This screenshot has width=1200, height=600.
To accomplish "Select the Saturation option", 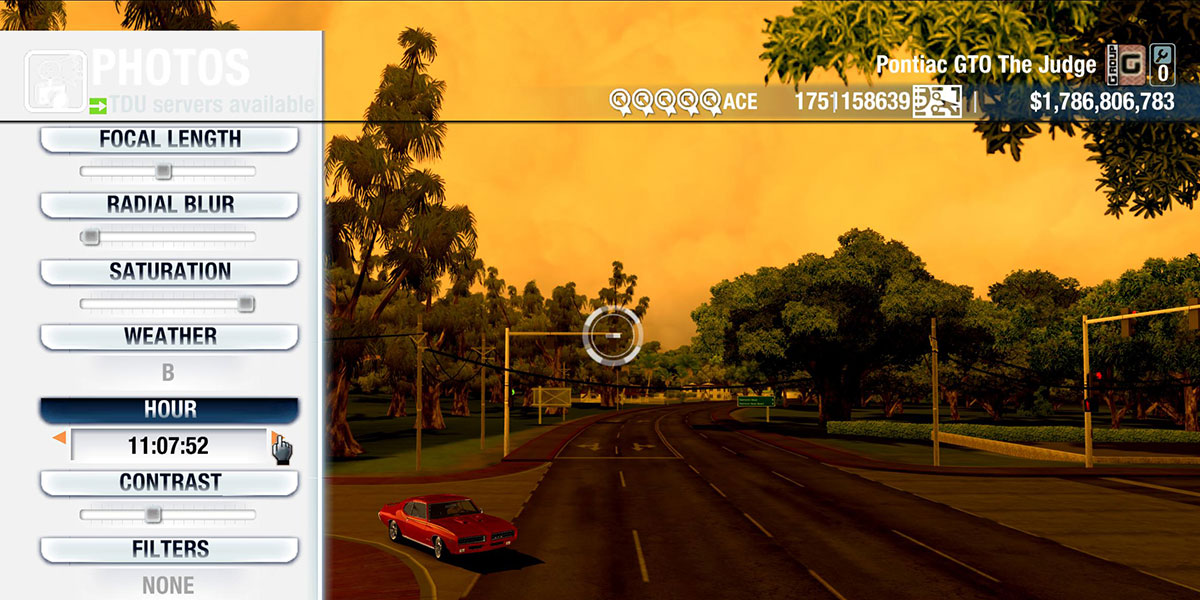I will point(169,271).
